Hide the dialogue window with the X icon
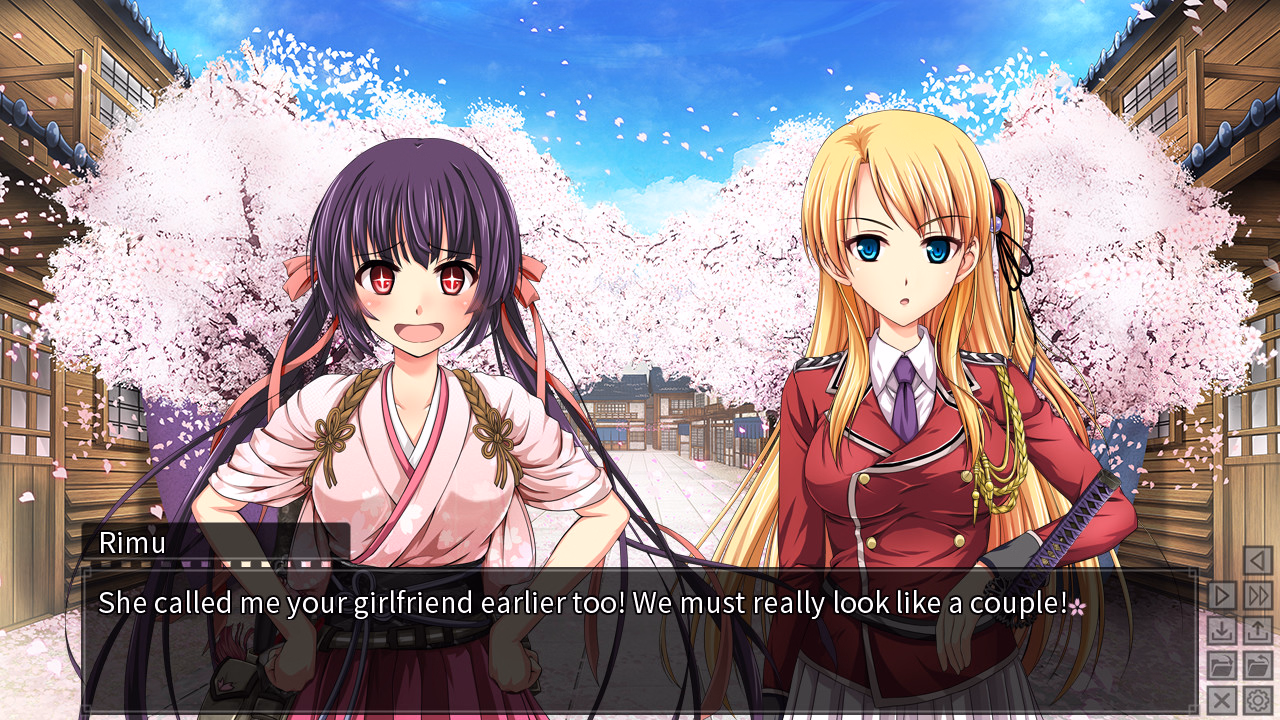 click(1222, 698)
